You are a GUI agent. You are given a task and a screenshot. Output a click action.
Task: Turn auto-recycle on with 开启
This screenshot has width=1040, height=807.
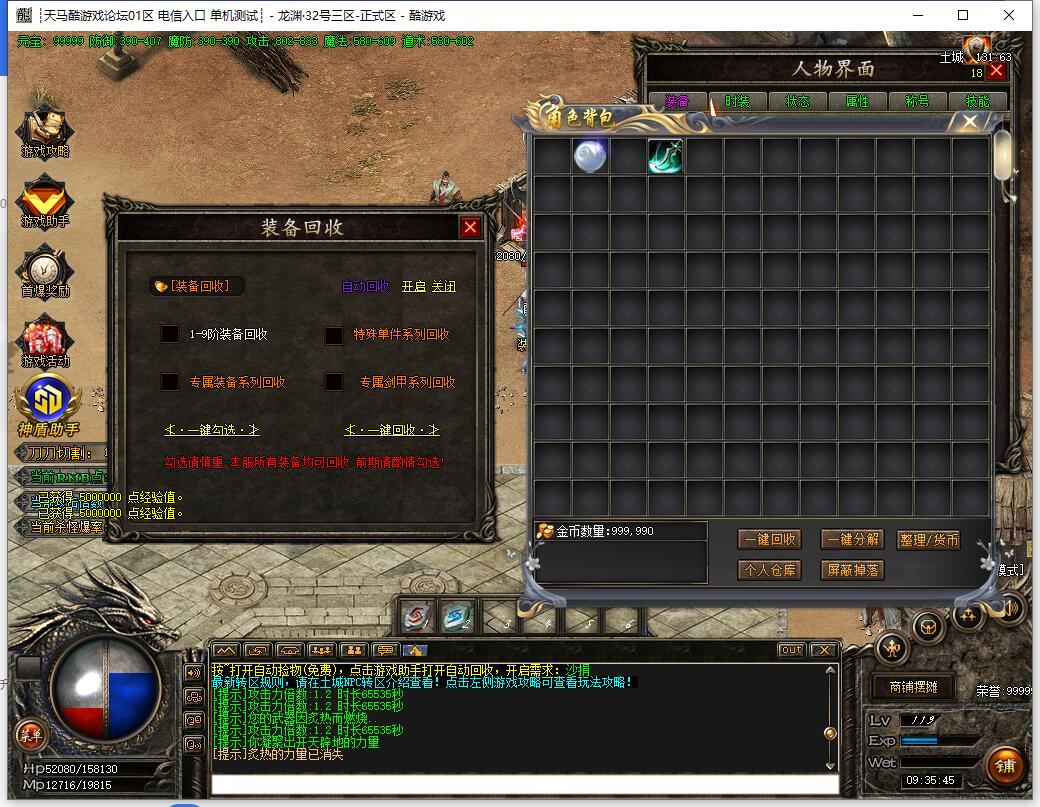point(413,286)
